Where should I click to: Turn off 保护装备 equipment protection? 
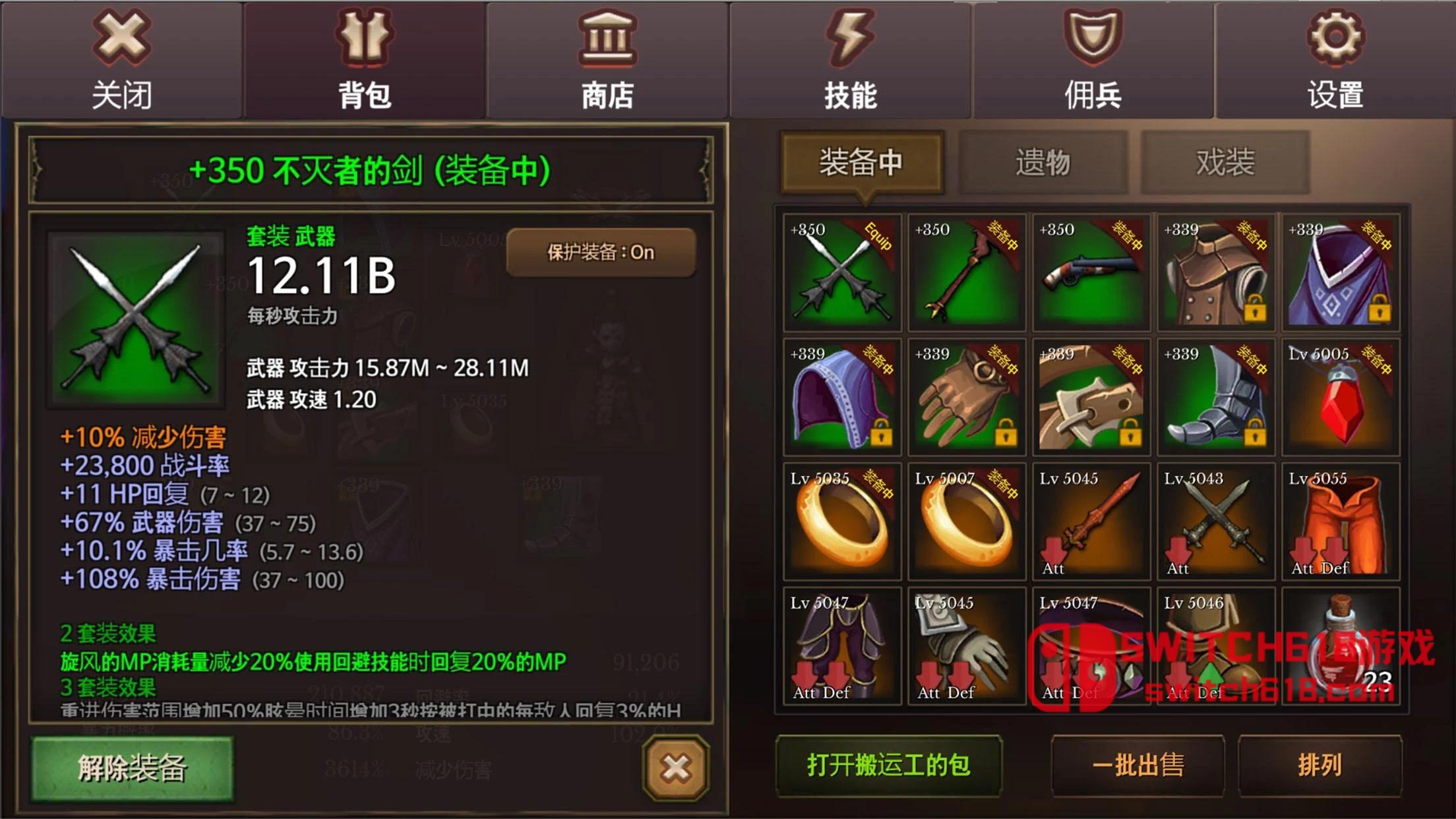click(603, 254)
